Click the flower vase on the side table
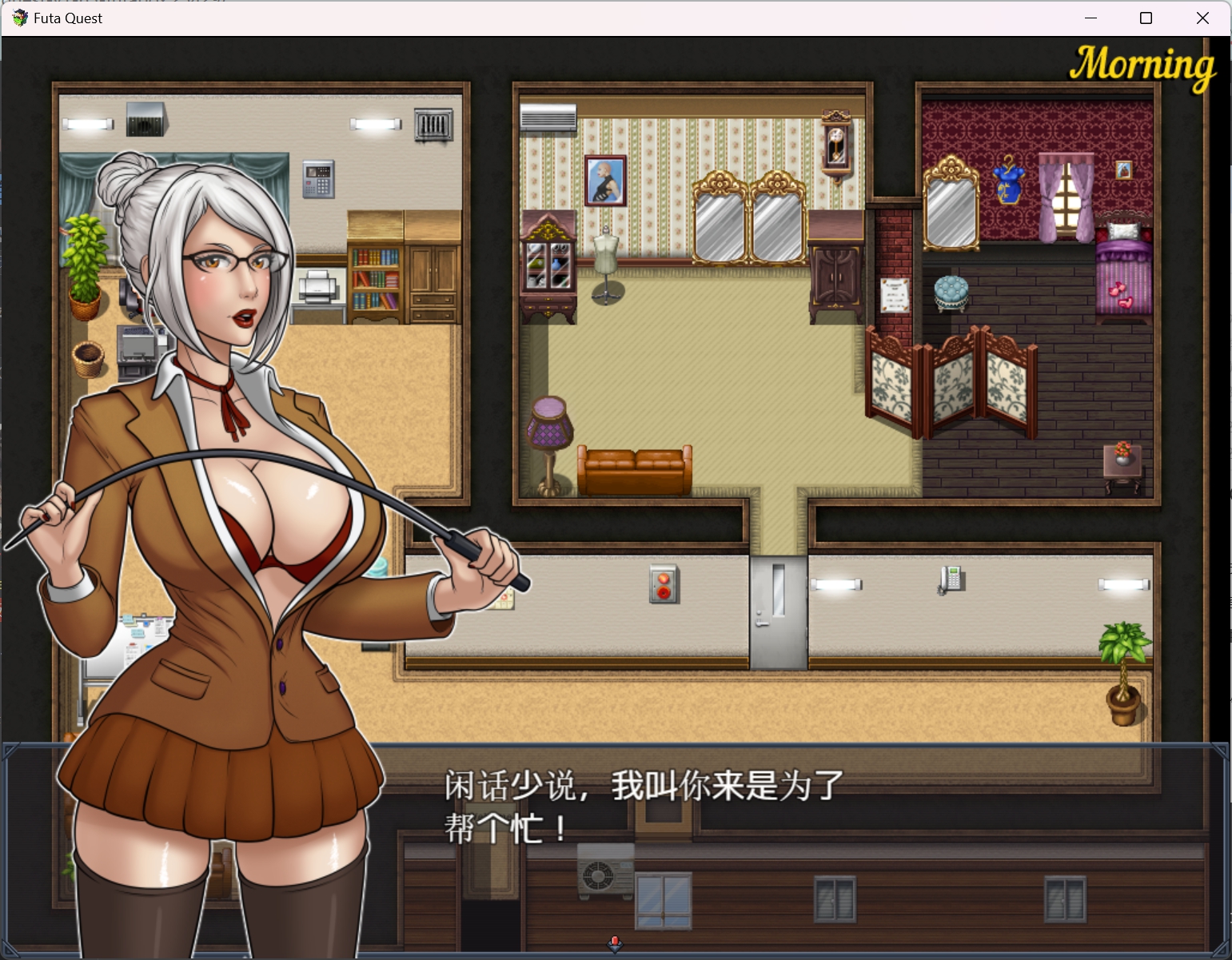Image resolution: width=1232 pixels, height=960 pixels. [1121, 452]
